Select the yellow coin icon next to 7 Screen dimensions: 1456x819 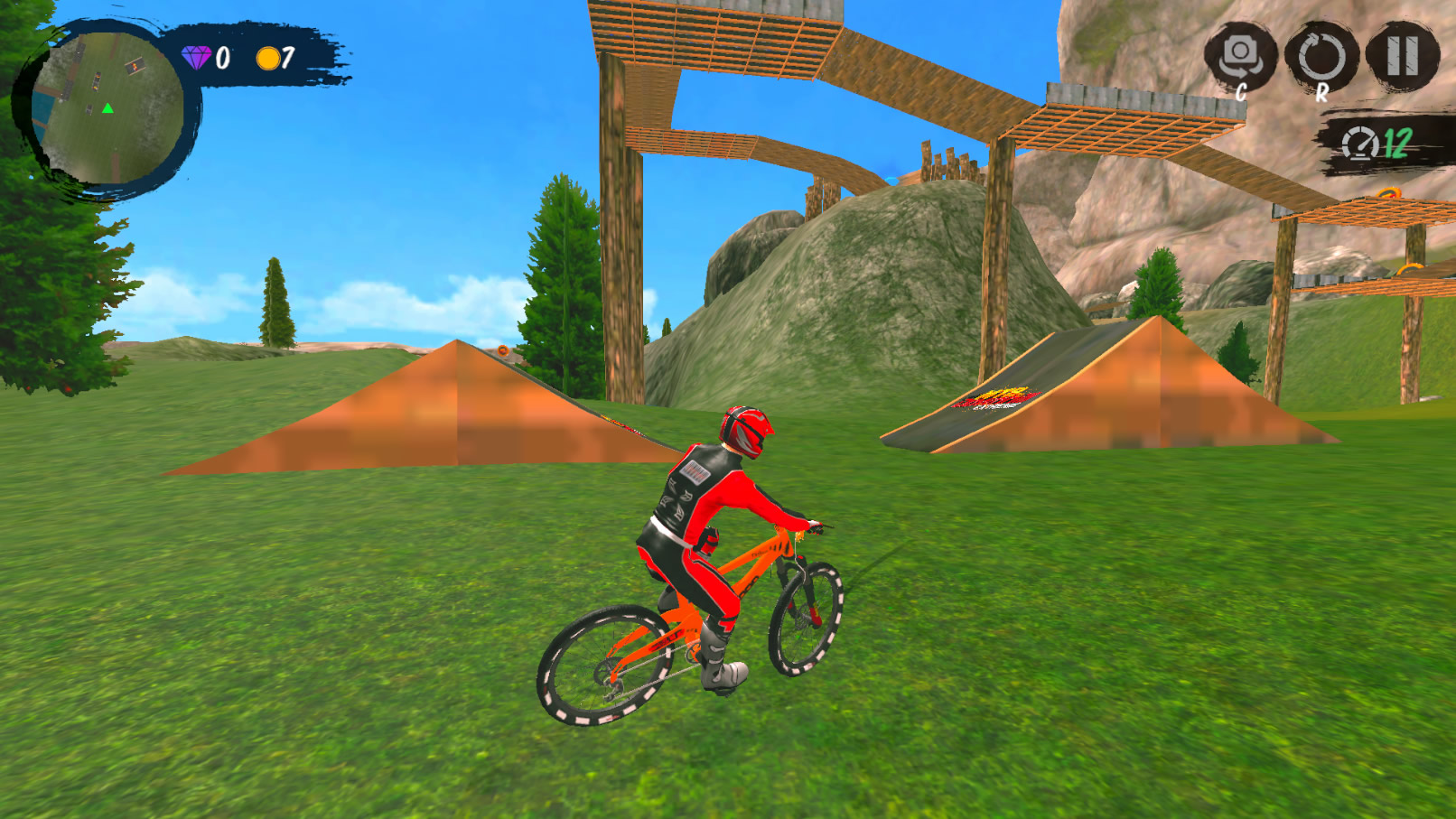(x=268, y=57)
